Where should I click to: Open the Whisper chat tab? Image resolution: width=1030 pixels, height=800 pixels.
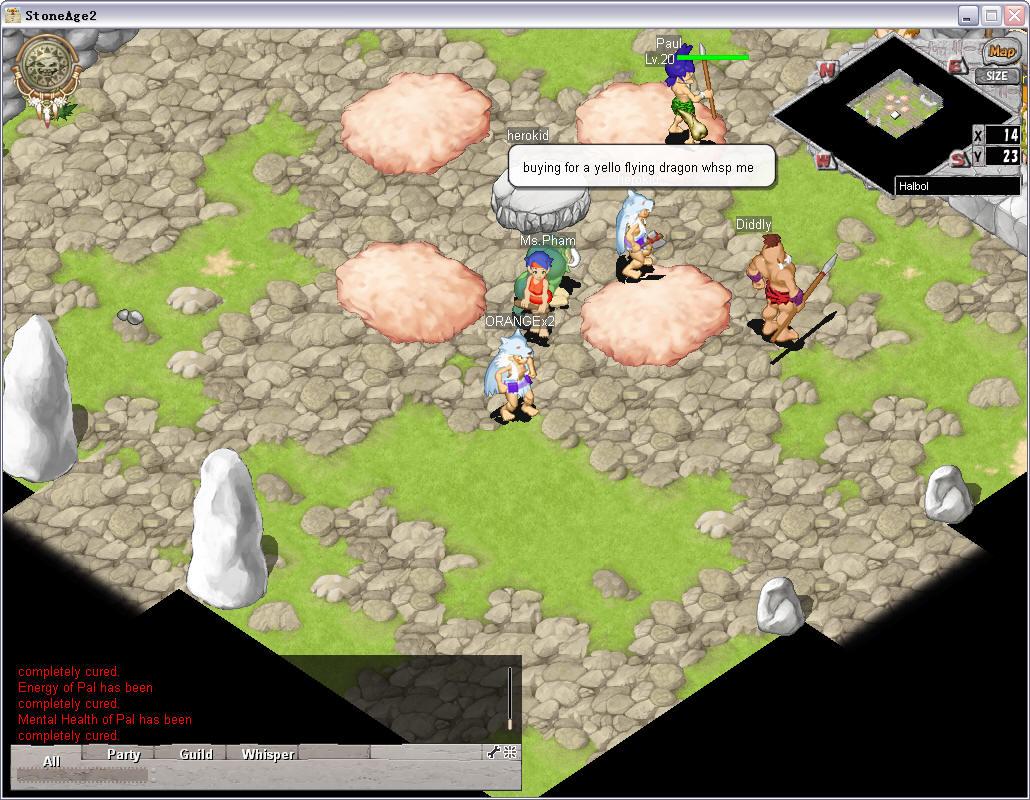tap(268, 754)
